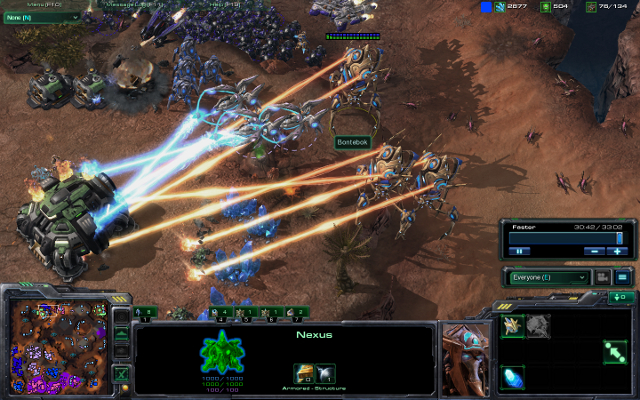Click the green X button beside the minimap
The height and width of the screenshot is (400, 640).
[121, 374]
